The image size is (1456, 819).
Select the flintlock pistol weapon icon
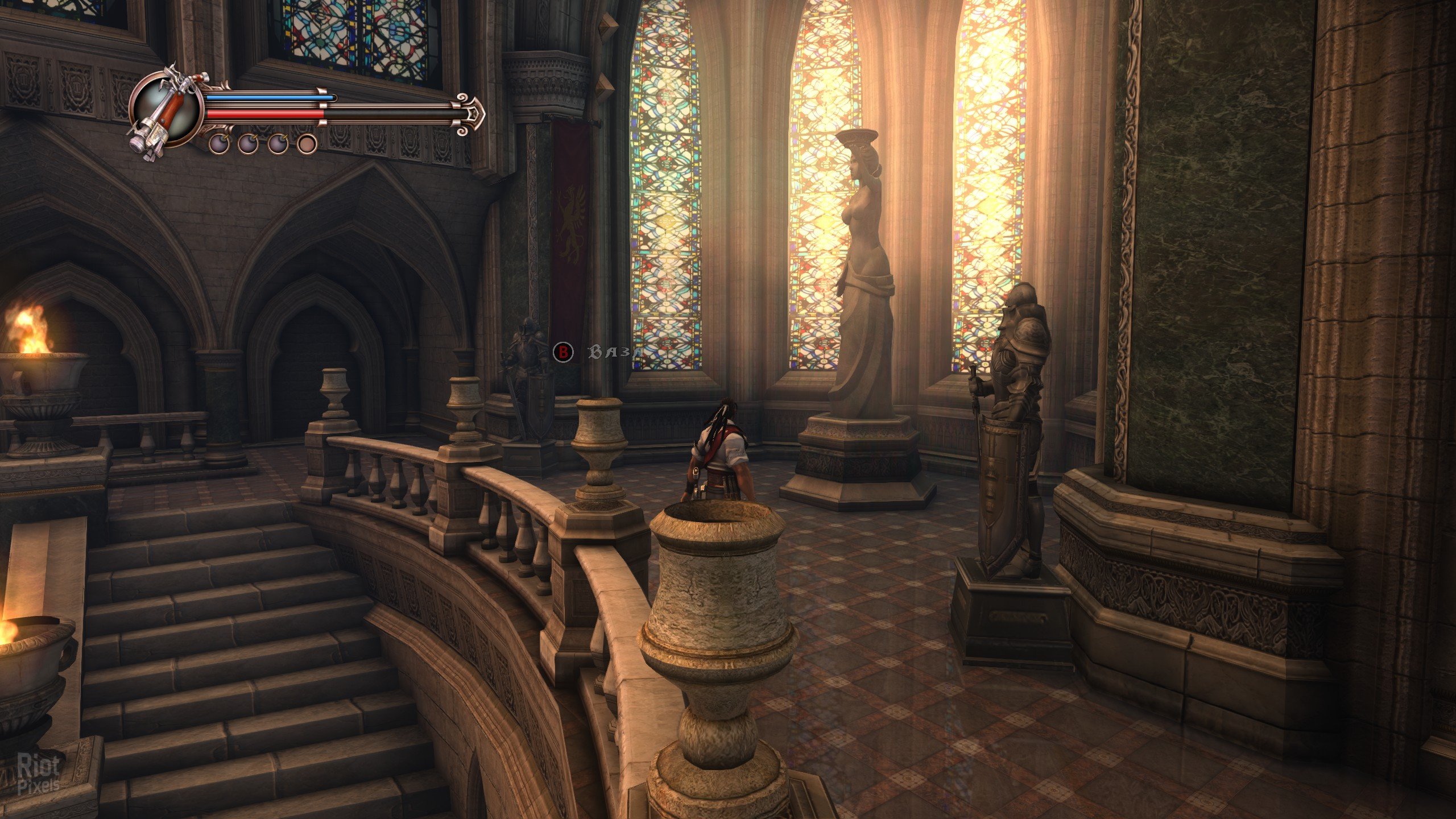[164, 111]
